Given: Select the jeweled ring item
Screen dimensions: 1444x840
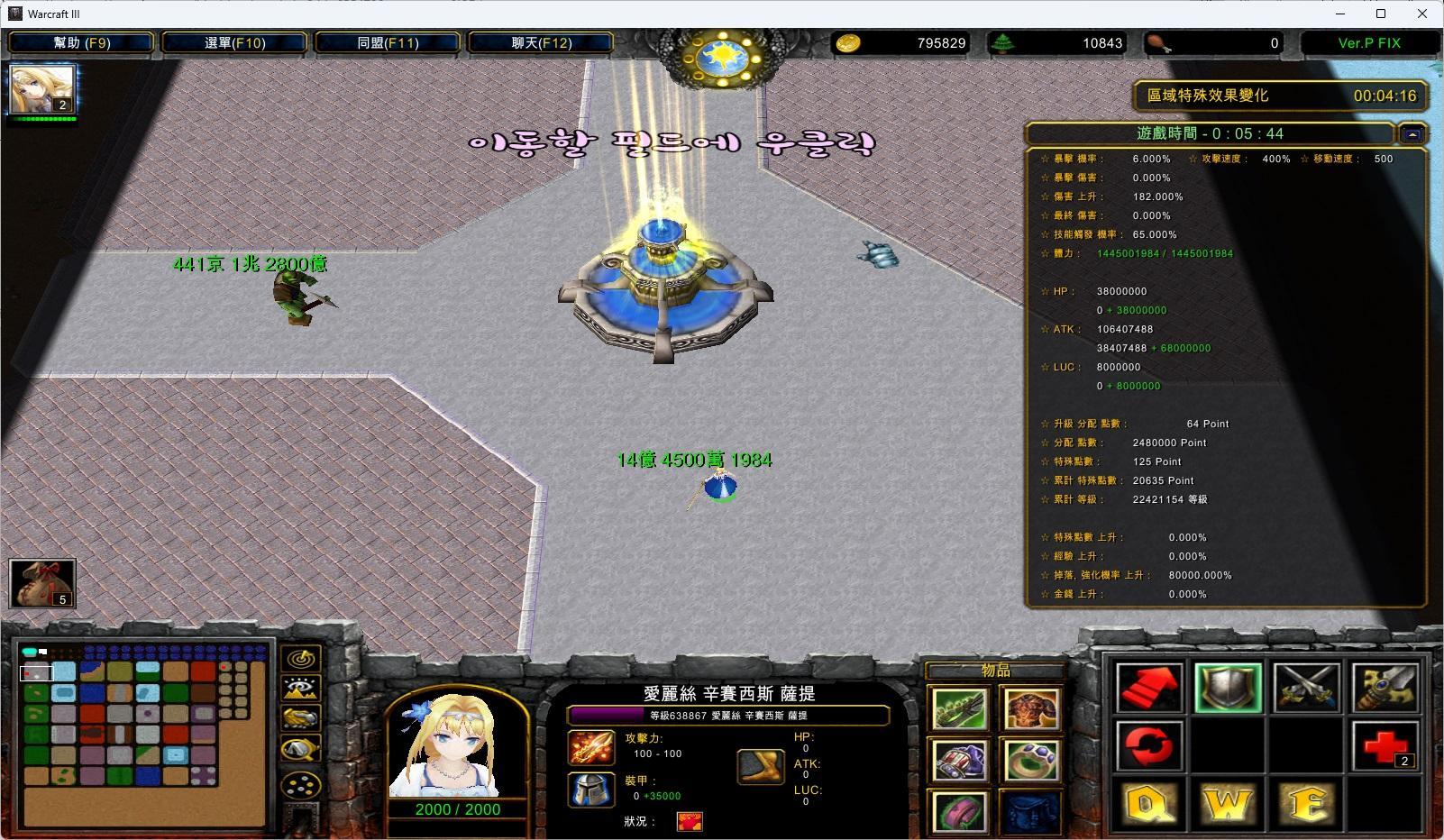Looking at the screenshot, I should (x=1031, y=760).
